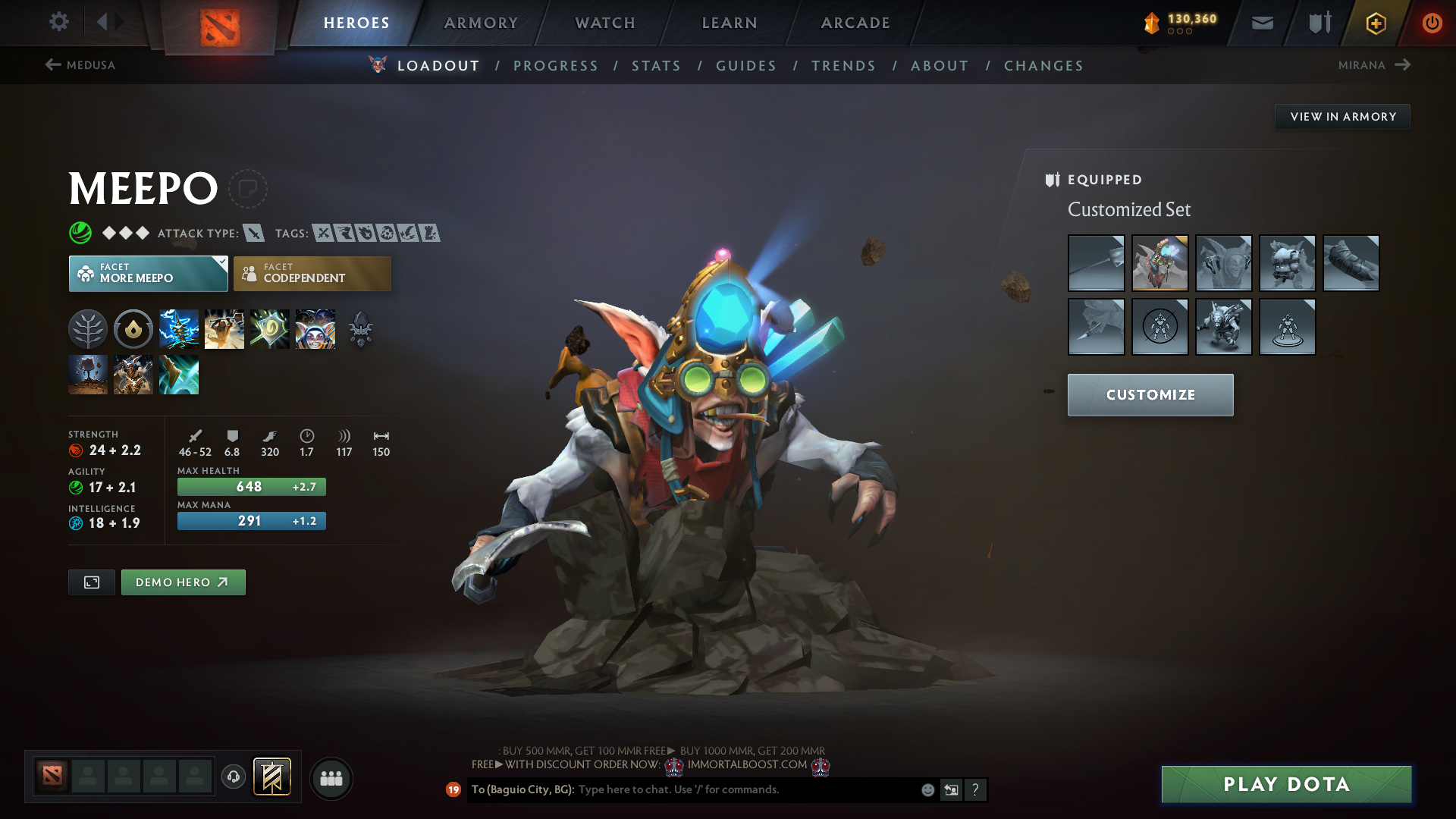Select the Dig ability icon
Screen dimensions: 1456x819
point(88,374)
